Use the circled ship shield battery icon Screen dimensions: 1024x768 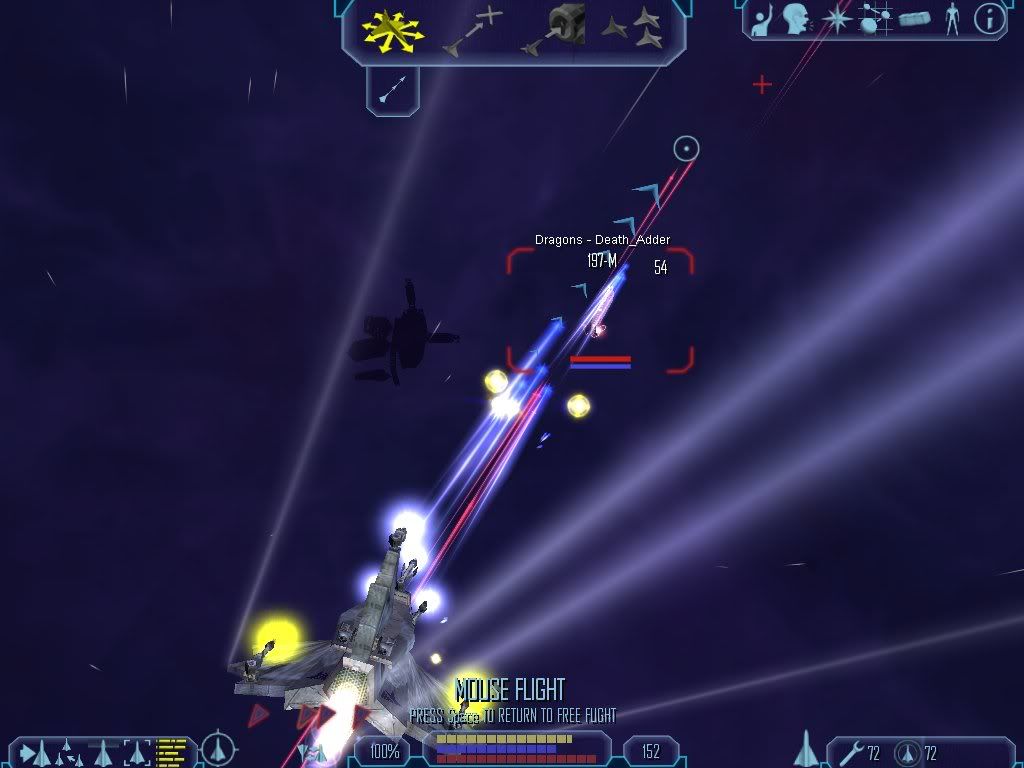[x=908, y=752]
